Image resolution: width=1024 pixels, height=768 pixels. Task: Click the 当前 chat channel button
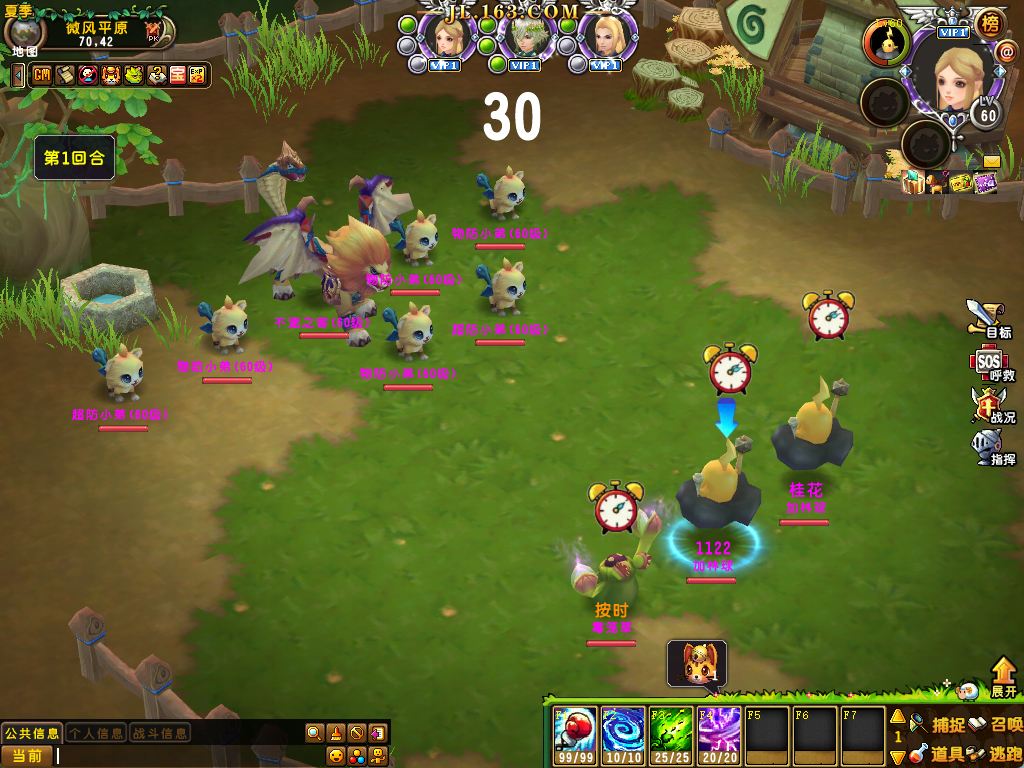27,756
